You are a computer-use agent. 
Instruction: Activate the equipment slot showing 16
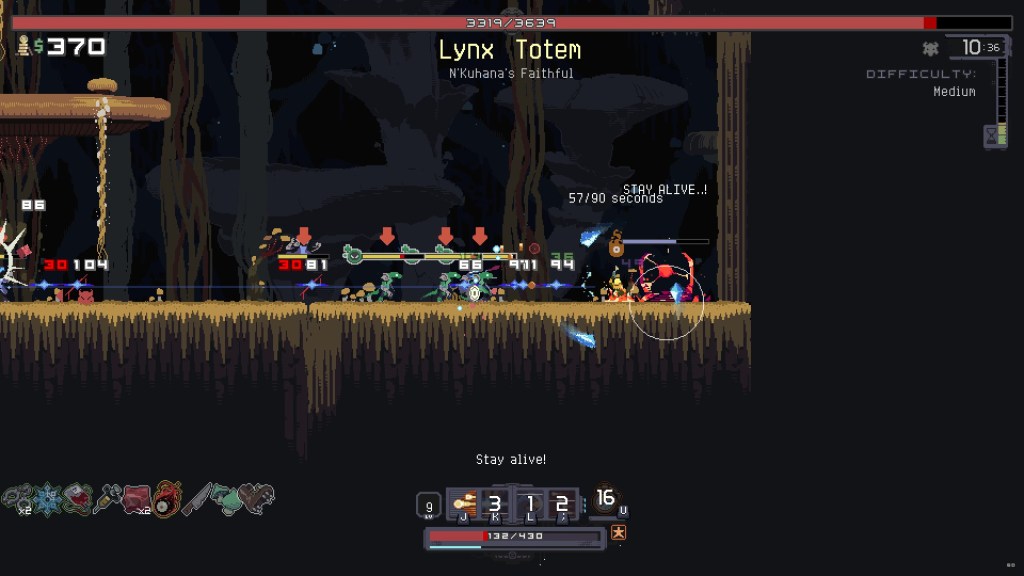click(x=604, y=498)
